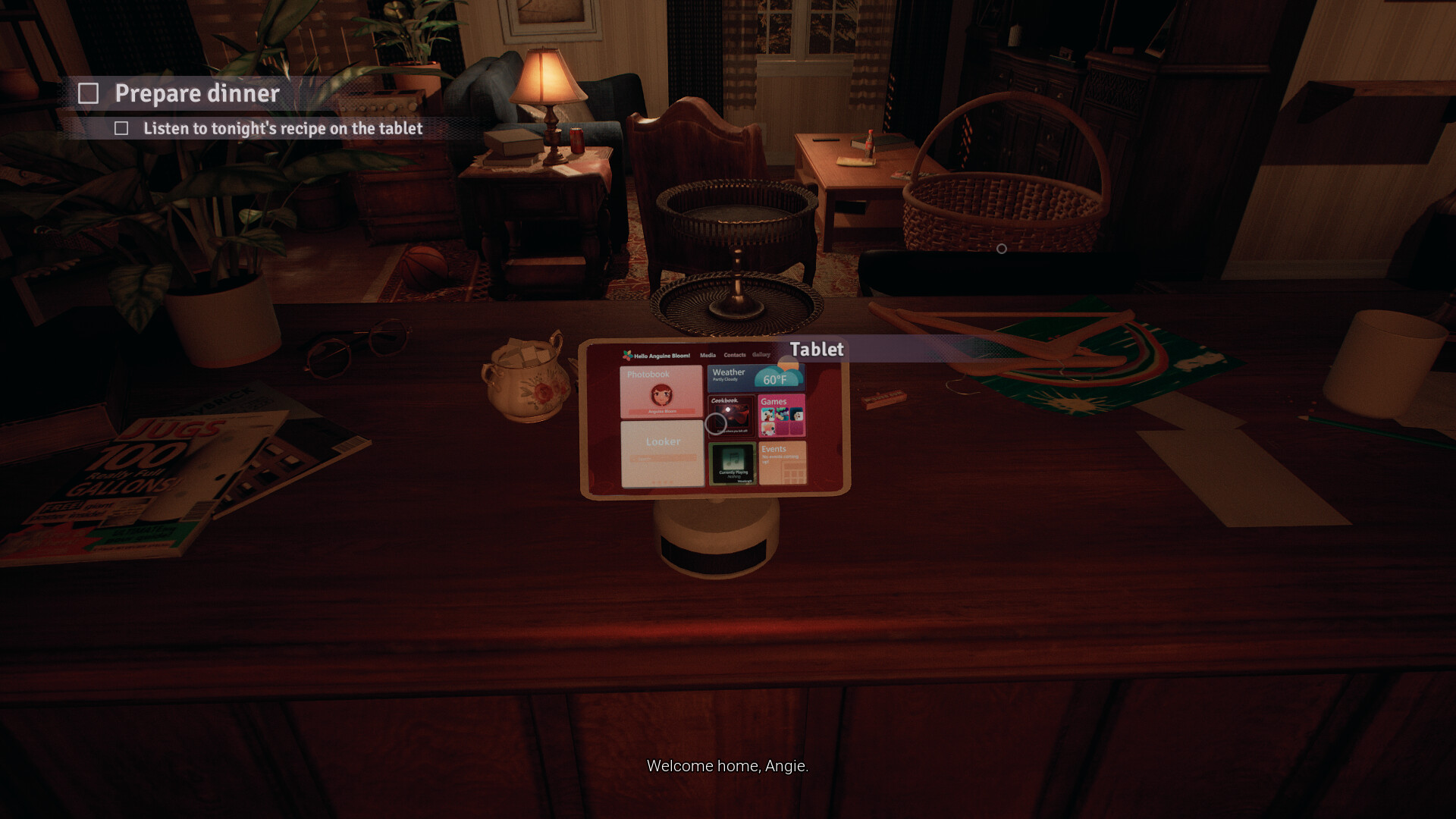Click the calendar icon in the Events tile
This screenshot has height=819, width=1456.
[x=792, y=471]
